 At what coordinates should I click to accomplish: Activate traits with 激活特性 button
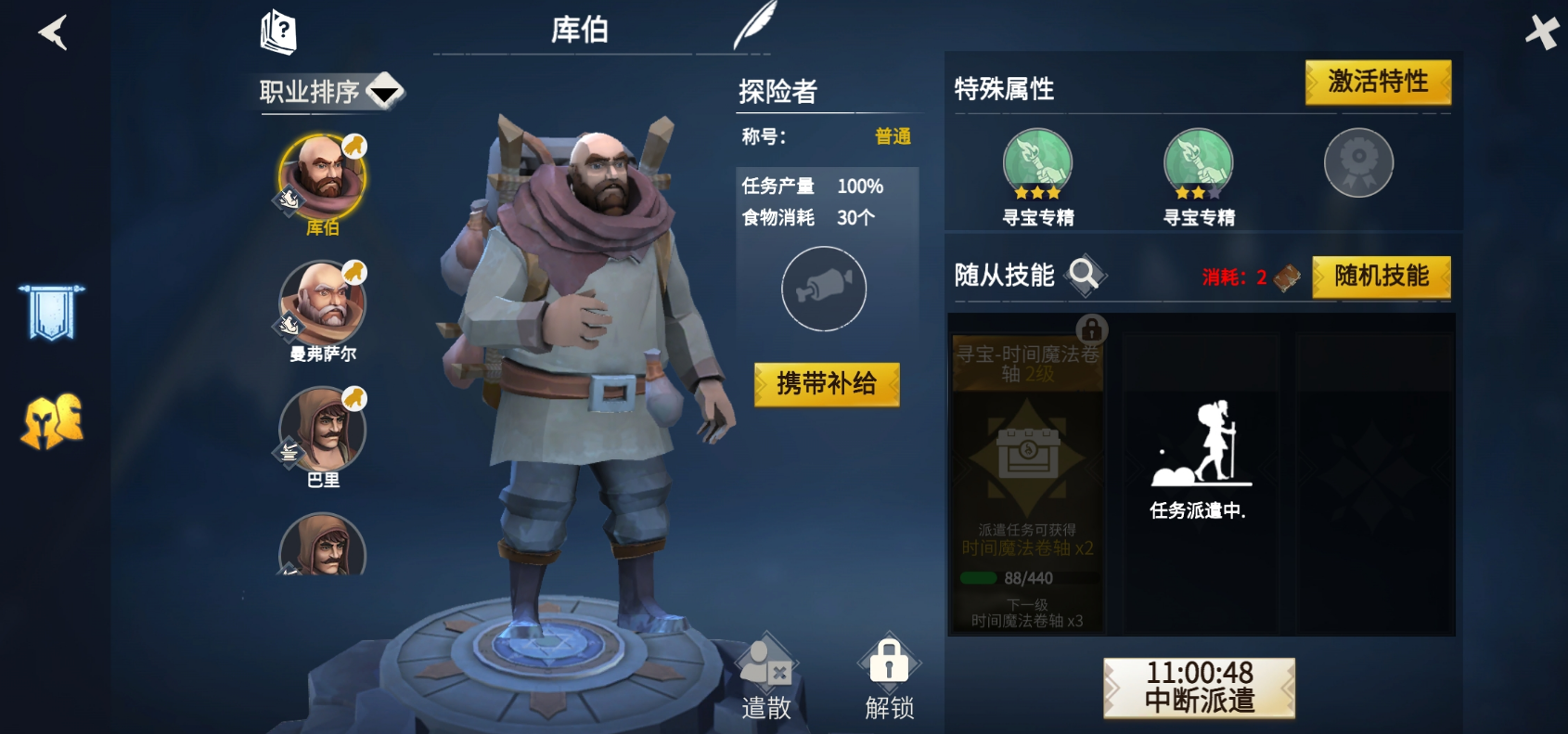[x=1378, y=83]
